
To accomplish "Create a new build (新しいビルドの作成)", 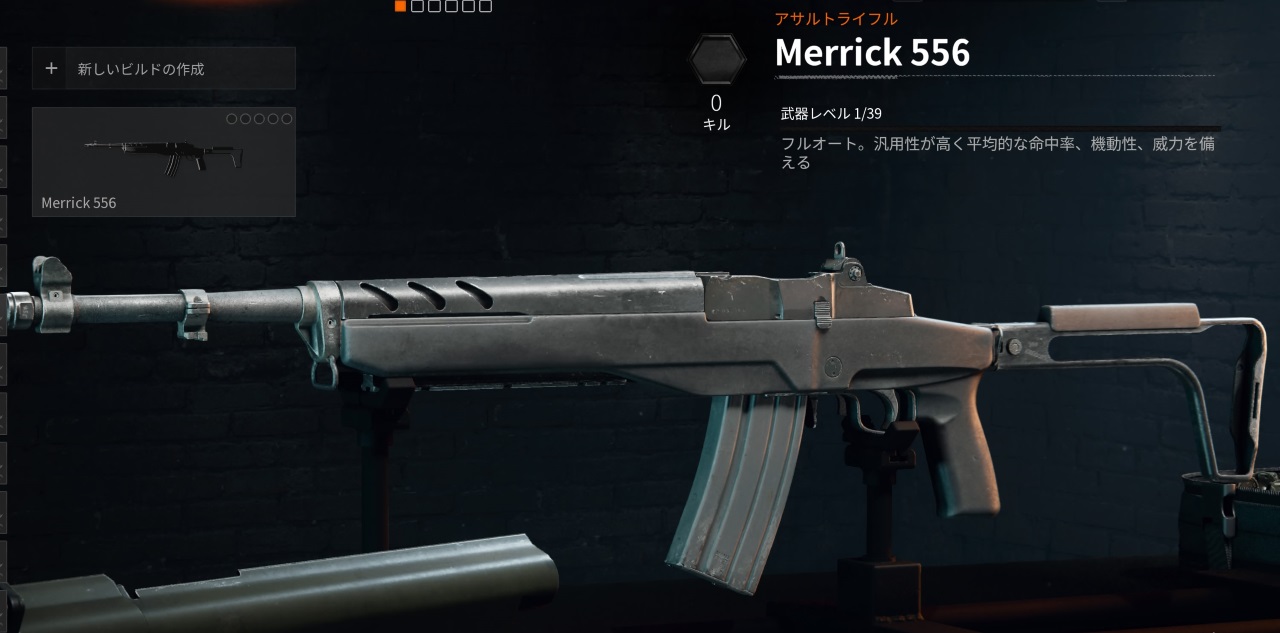I will click(164, 69).
